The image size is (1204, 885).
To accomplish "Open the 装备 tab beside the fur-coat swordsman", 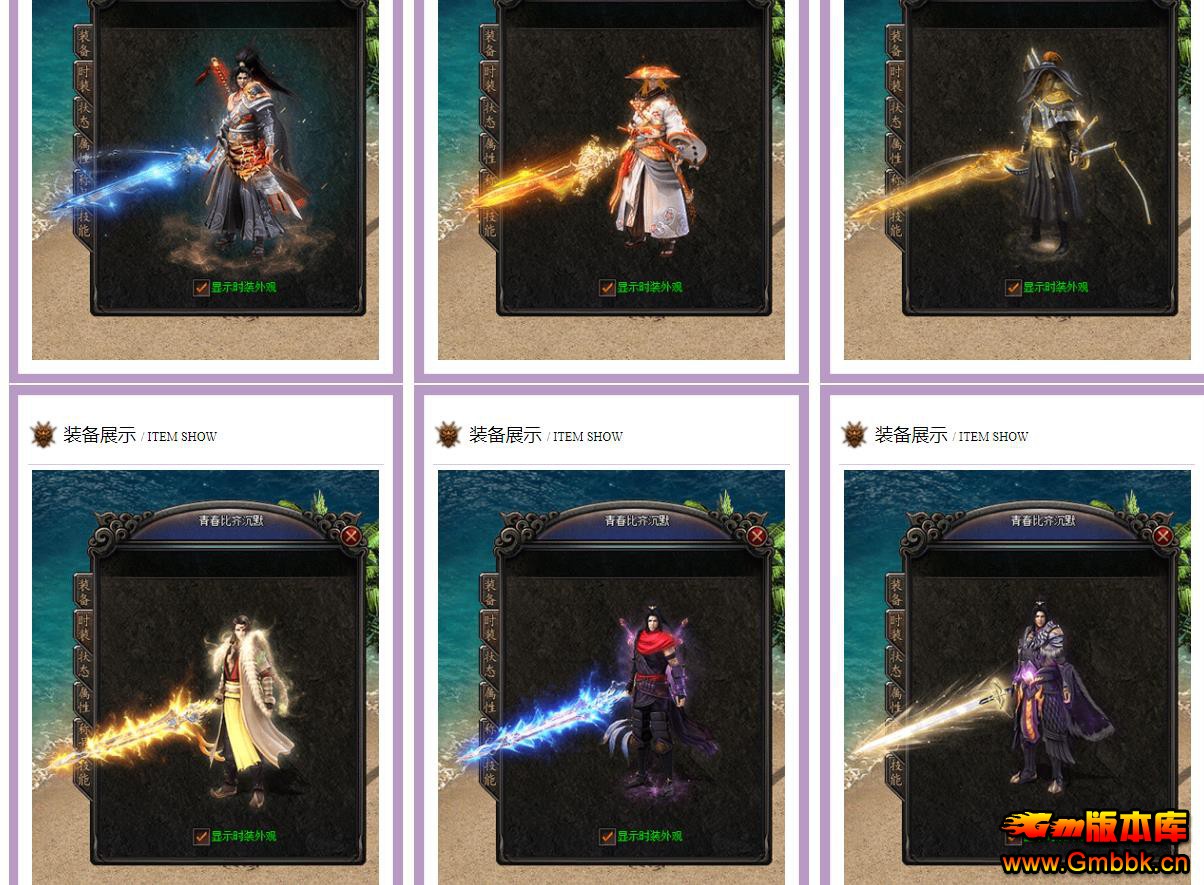I will click(x=84, y=592).
